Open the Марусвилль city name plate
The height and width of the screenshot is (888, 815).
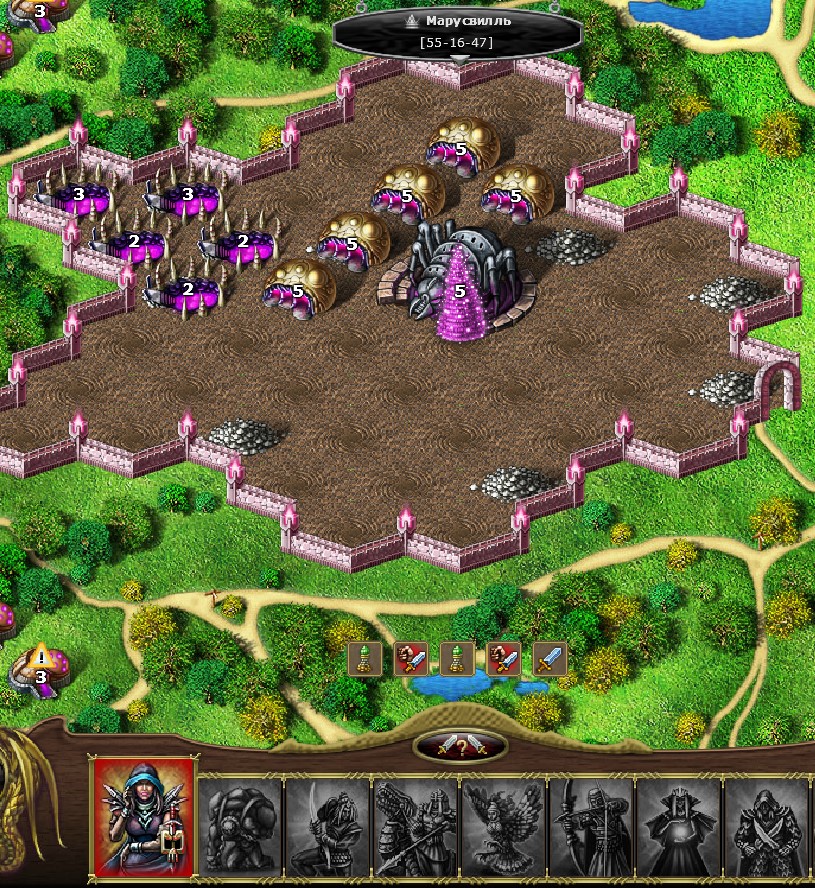click(457, 31)
